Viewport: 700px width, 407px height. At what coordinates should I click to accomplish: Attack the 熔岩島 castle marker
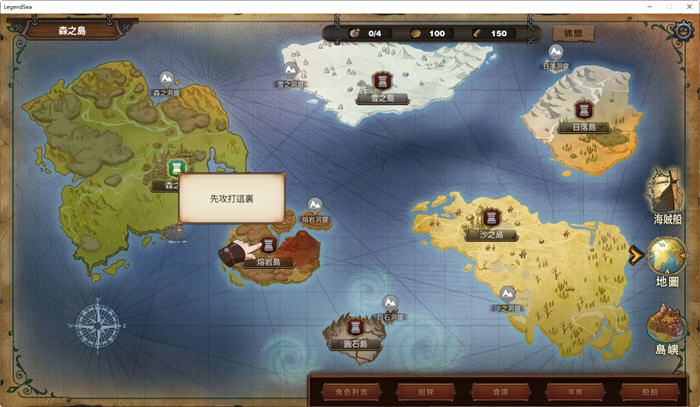(268, 243)
